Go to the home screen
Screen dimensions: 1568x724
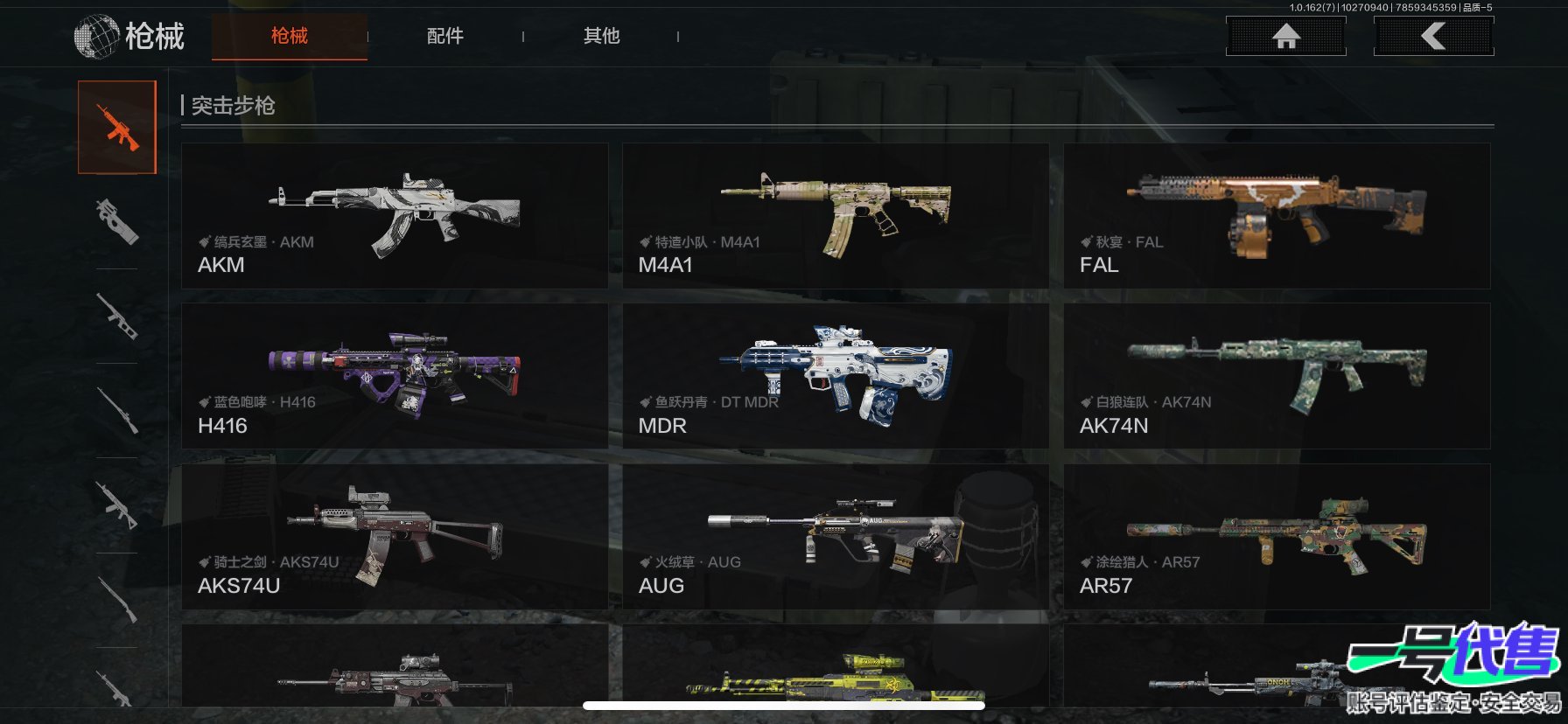[1285, 36]
